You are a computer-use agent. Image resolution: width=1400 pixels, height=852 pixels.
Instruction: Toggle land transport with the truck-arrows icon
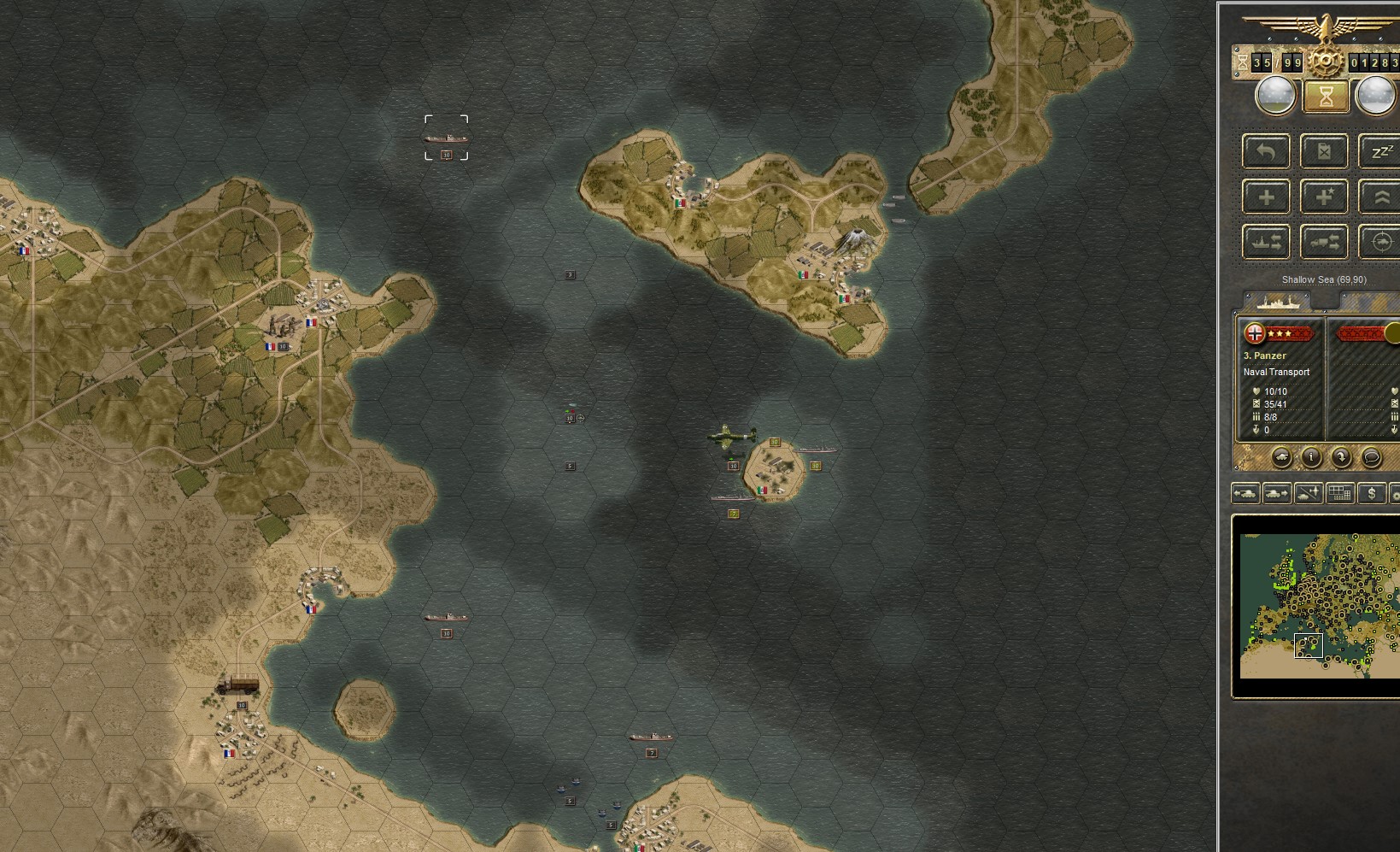[1325, 241]
